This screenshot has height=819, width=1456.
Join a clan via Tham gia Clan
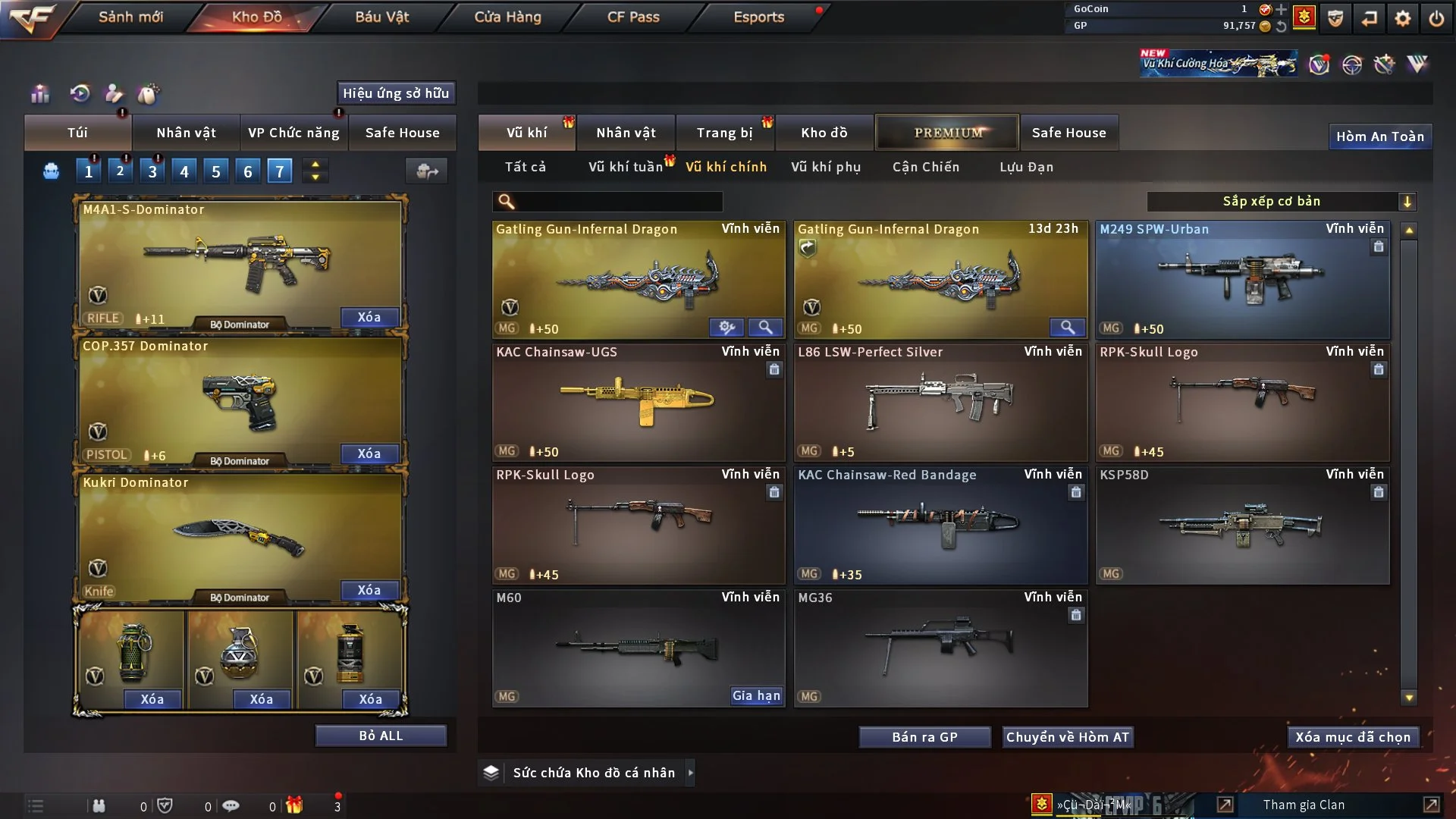1304,805
